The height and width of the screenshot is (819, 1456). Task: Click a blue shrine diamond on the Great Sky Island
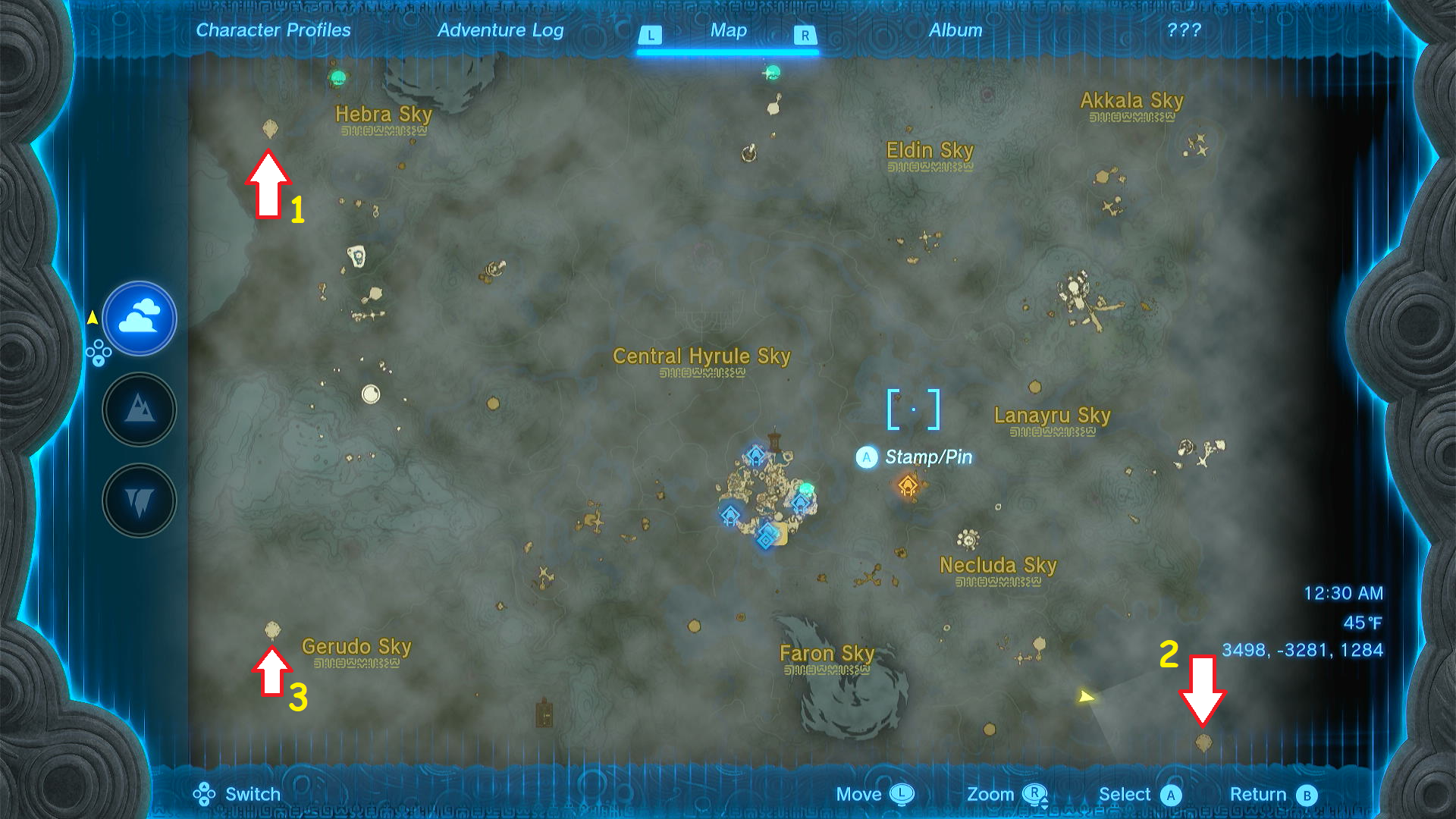[x=755, y=457]
